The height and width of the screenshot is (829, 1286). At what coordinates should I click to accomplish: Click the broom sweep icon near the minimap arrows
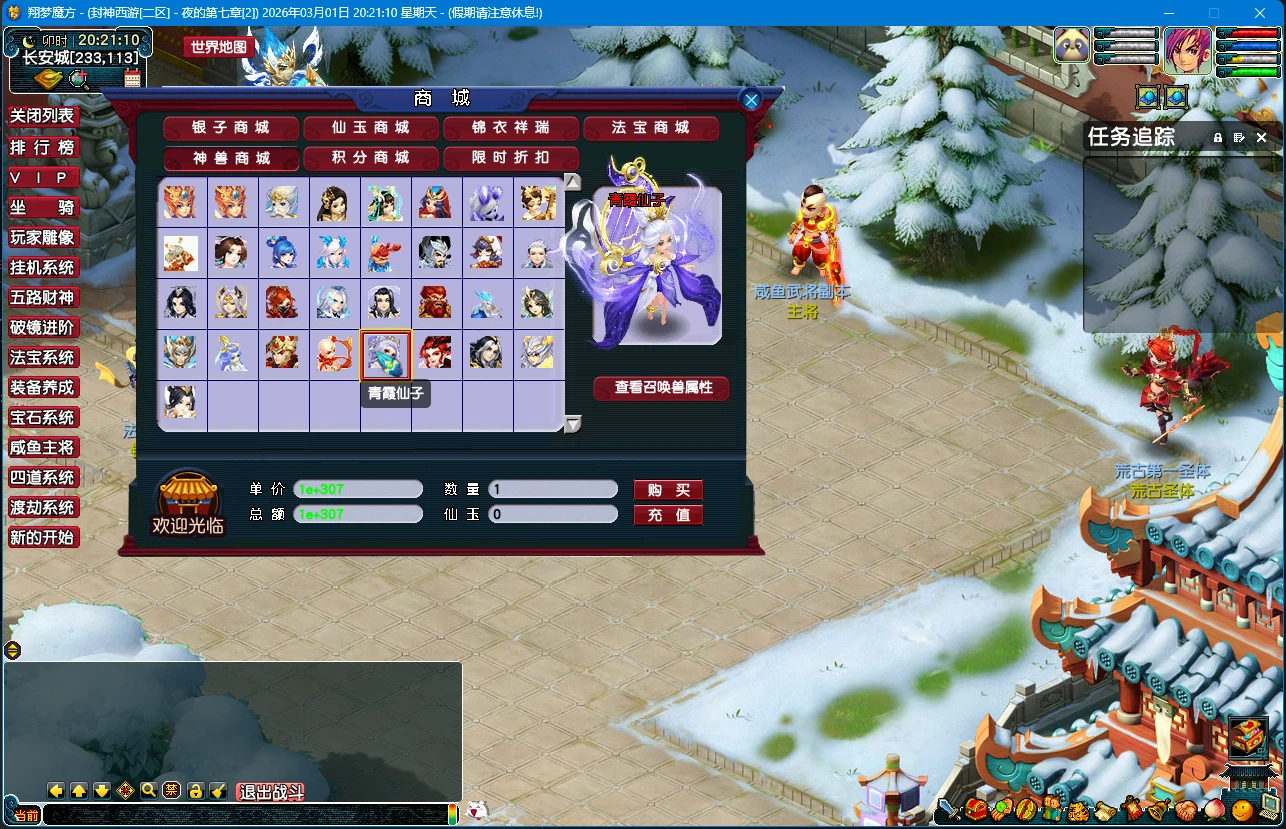coord(217,789)
